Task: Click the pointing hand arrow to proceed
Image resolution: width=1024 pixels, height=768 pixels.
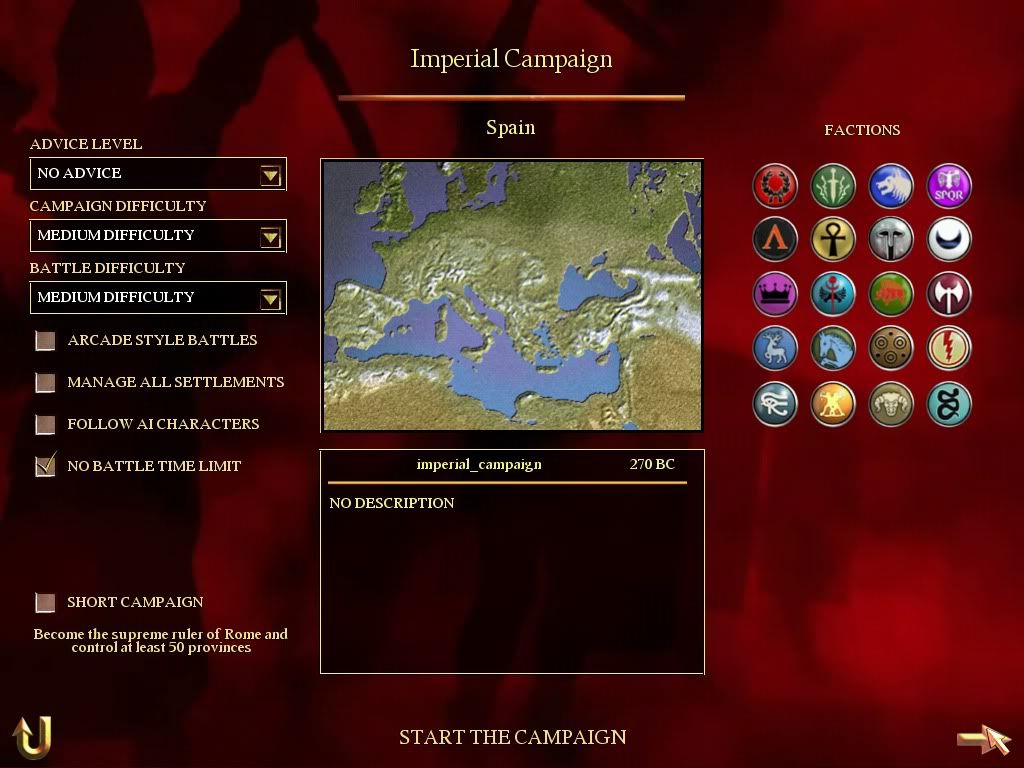Action: click(984, 739)
